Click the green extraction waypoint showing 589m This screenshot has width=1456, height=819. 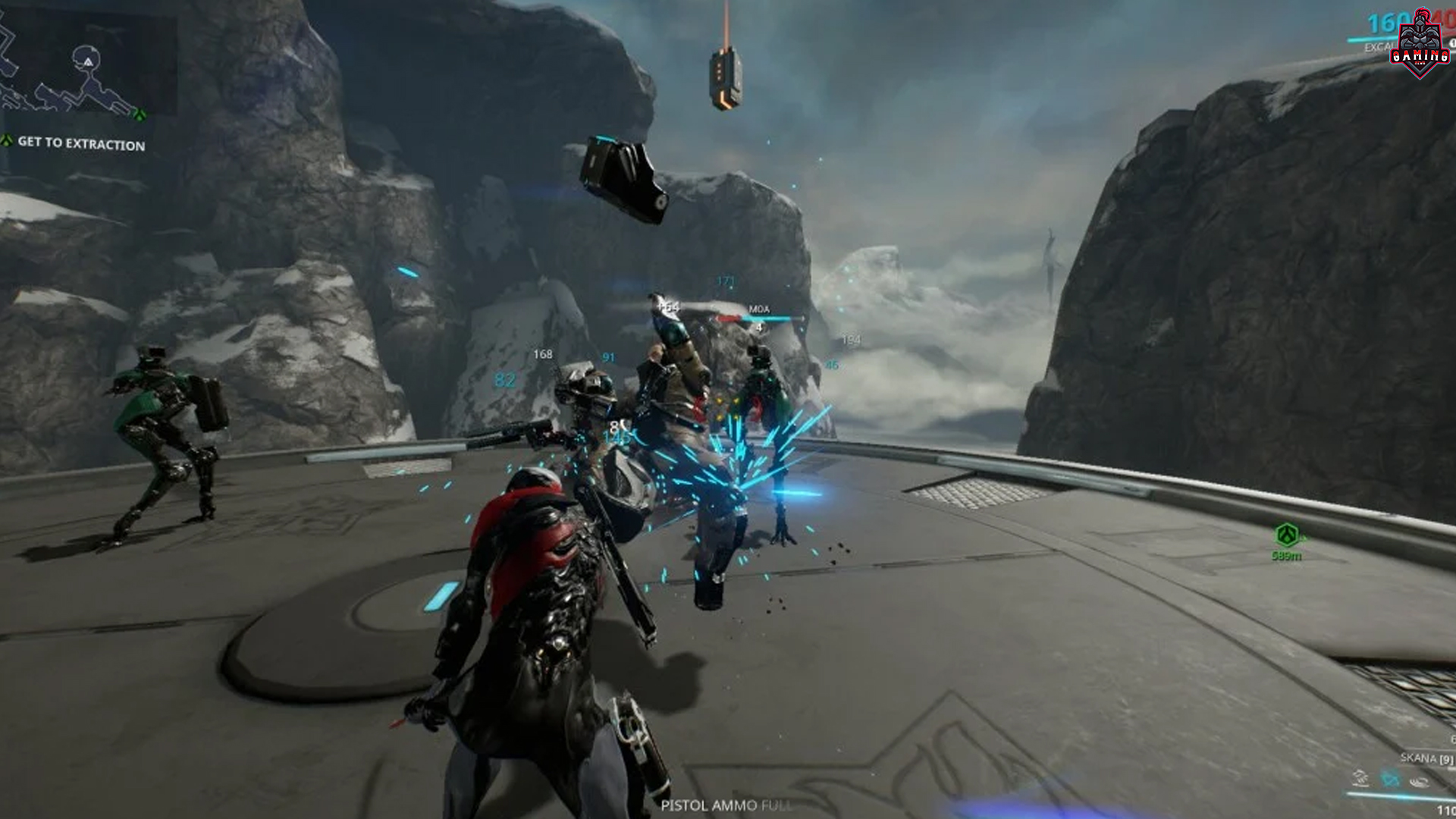tap(1286, 535)
